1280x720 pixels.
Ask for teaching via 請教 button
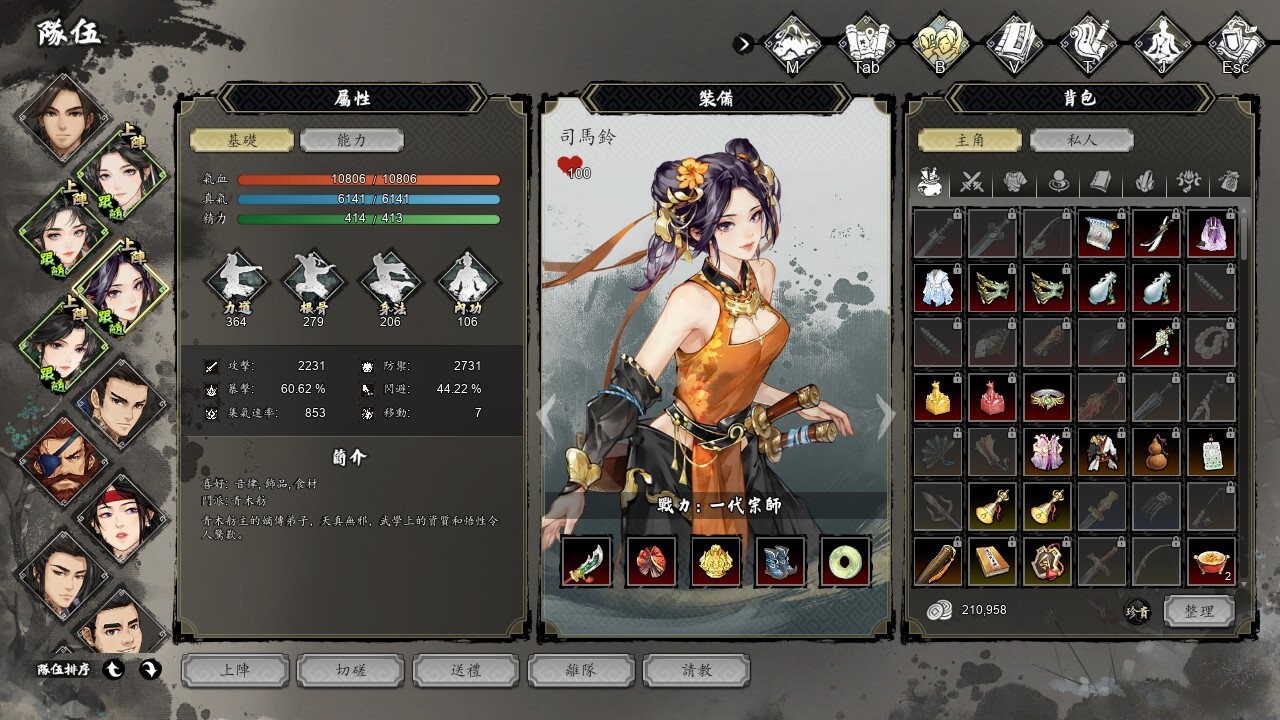(x=696, y=670)
